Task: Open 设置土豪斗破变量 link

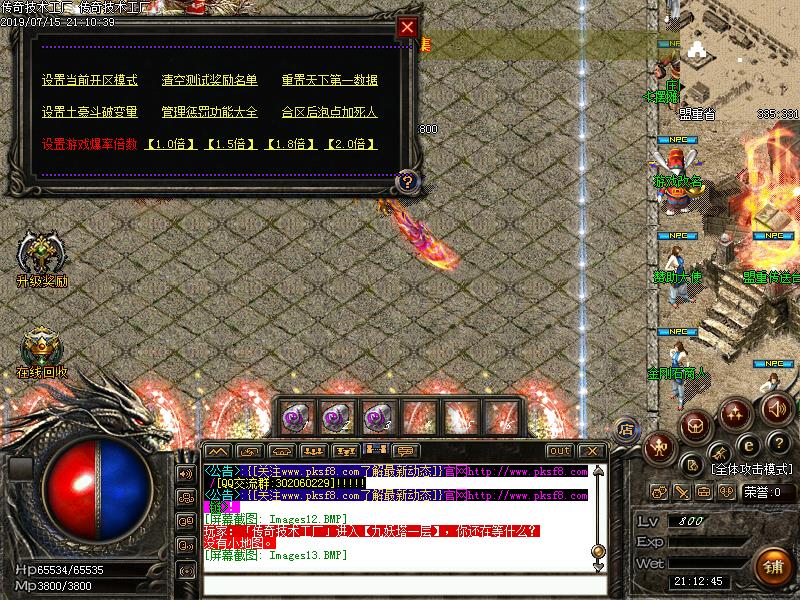Action: (x=90, y=112)
